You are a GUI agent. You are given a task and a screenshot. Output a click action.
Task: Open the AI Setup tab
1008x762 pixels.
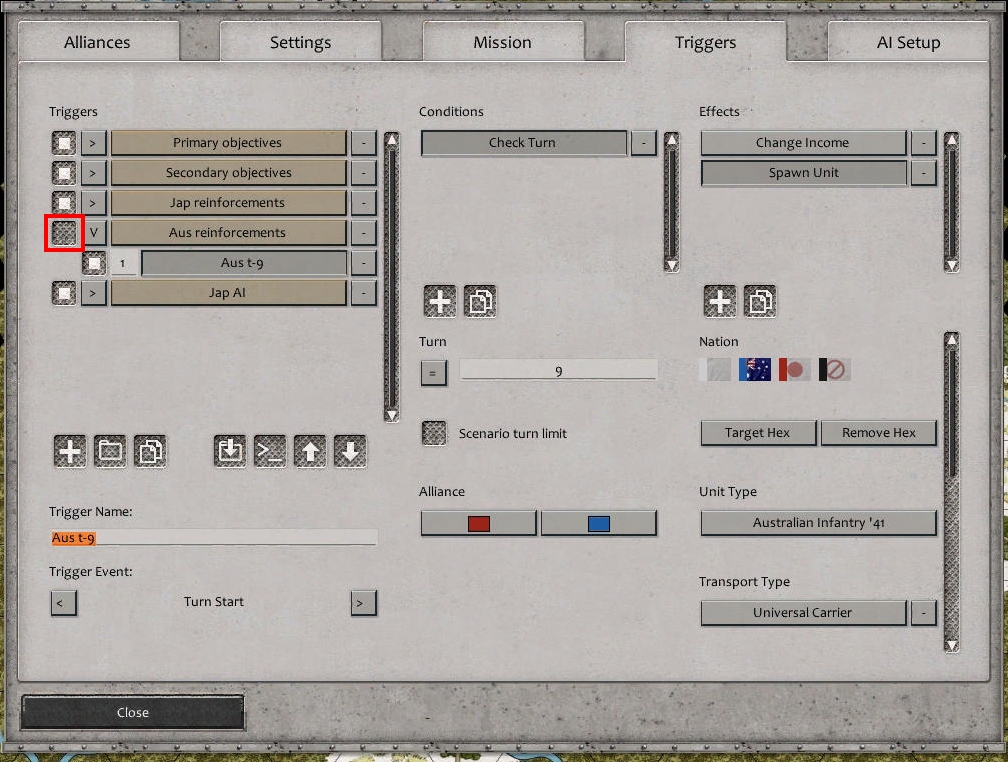pos(908,42)
